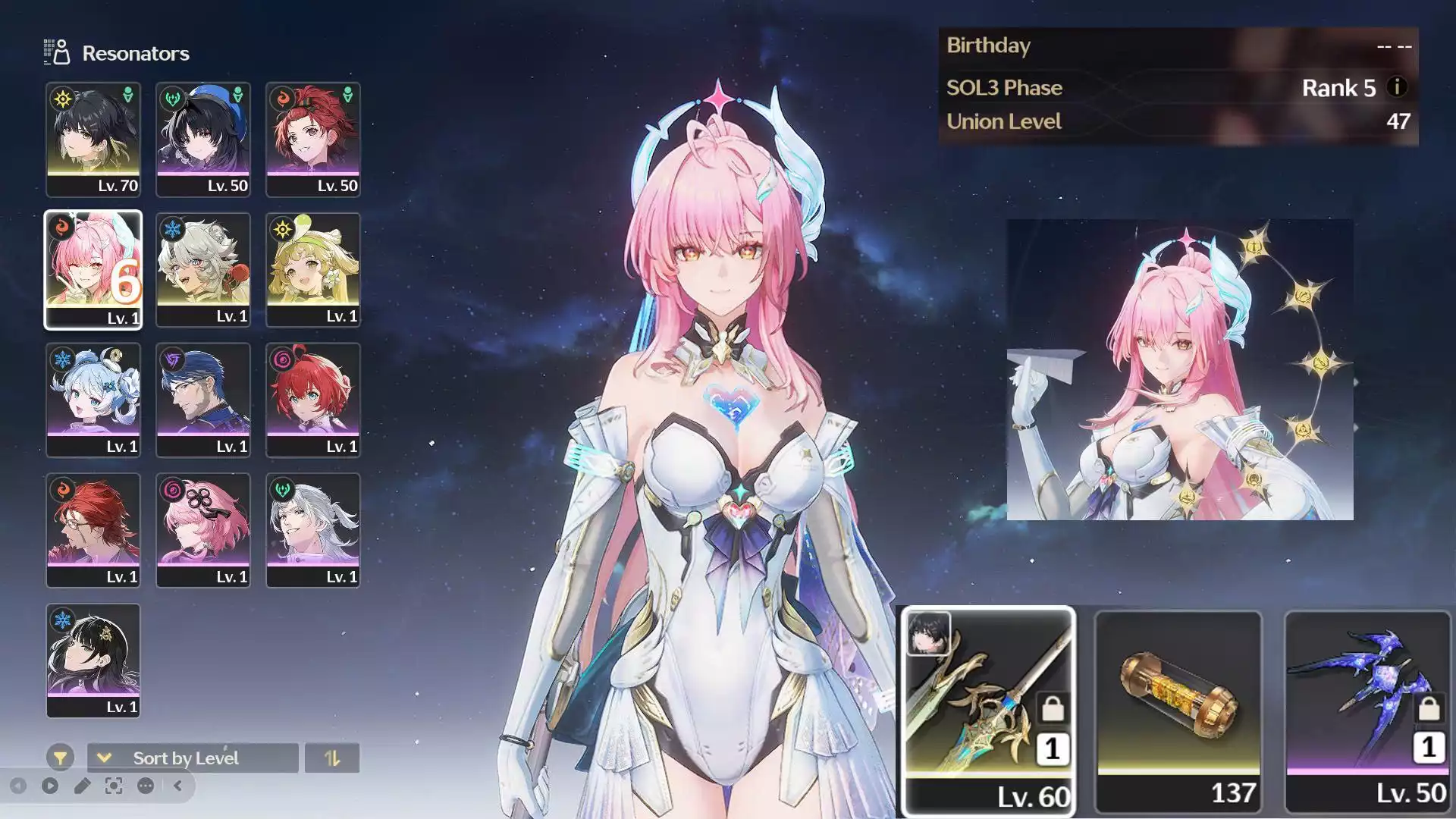Choose the blonde resonator with a flower

(313, 270)
